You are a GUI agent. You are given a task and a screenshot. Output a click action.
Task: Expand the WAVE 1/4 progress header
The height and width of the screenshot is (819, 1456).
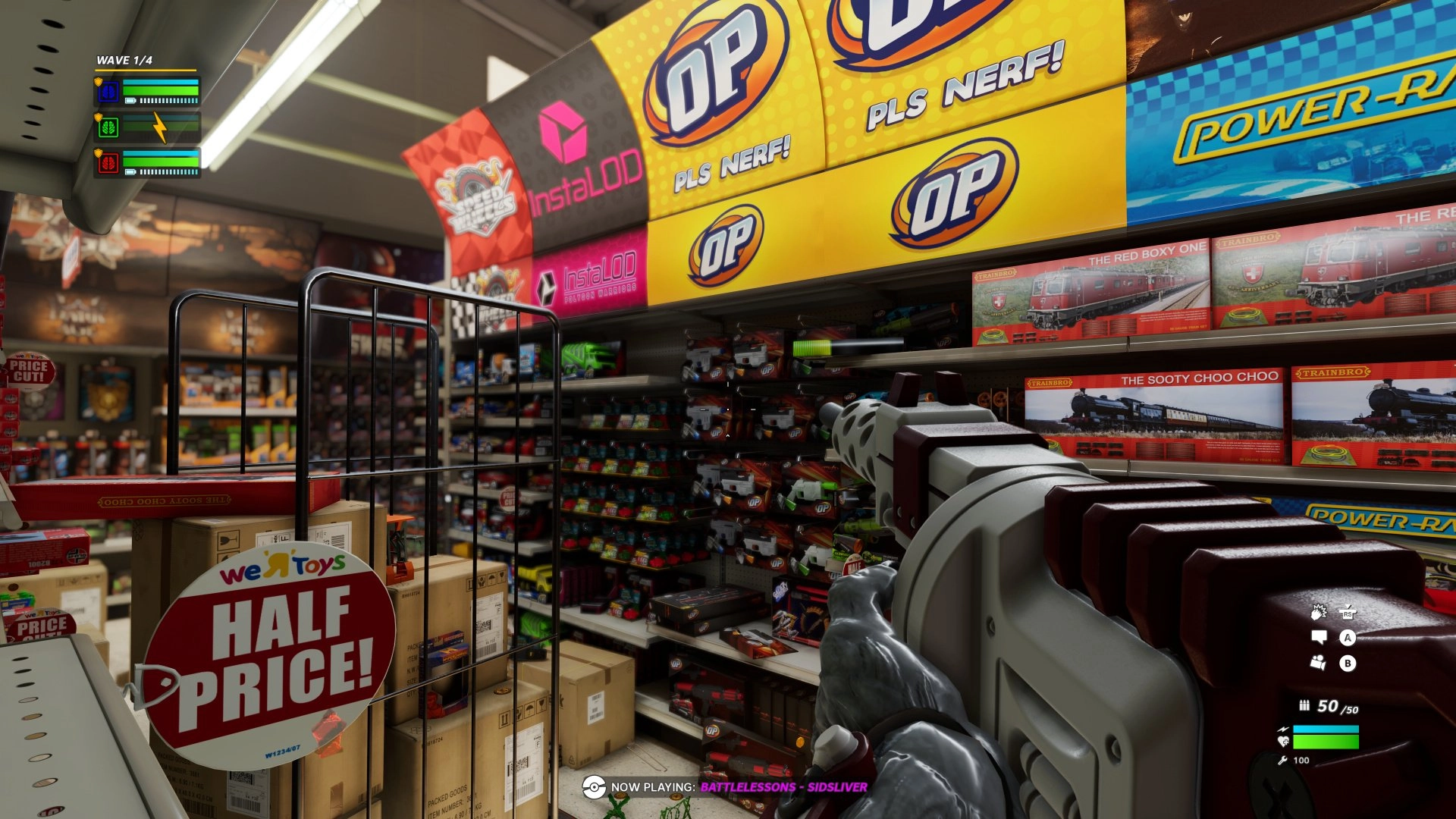click(x=124, y=59)
